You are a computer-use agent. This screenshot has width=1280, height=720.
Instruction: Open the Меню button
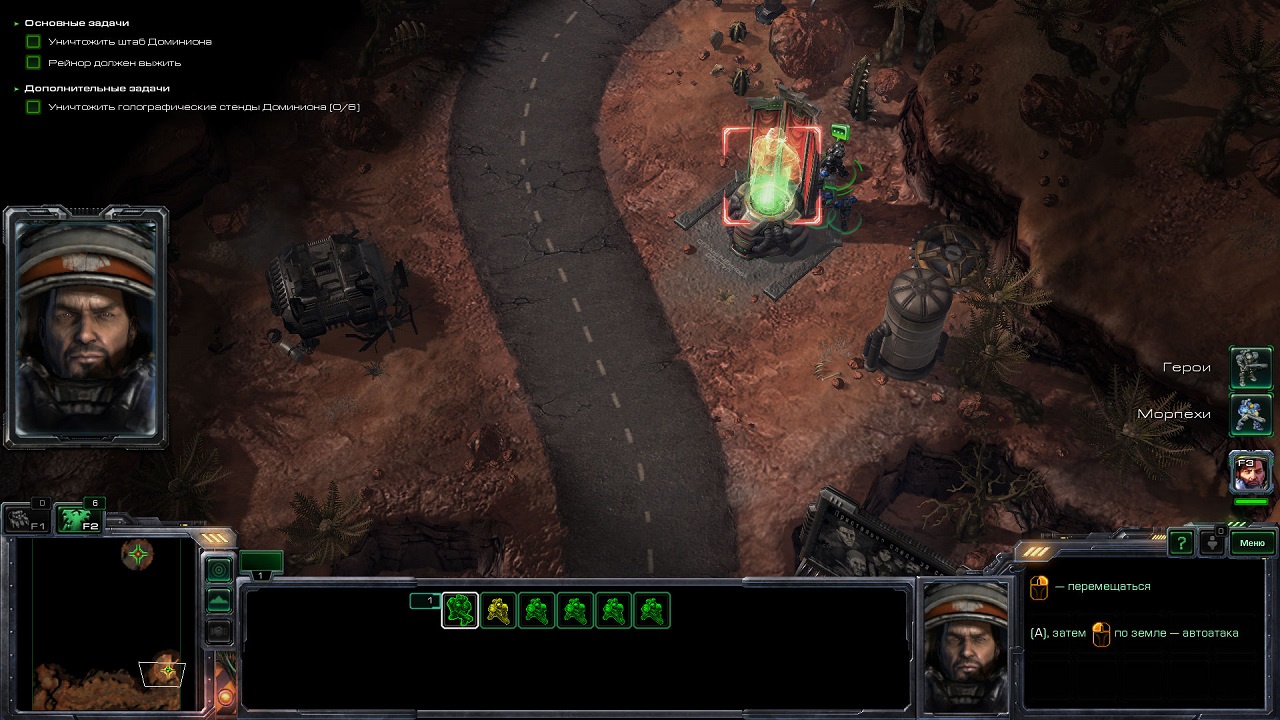(1252, 543)
